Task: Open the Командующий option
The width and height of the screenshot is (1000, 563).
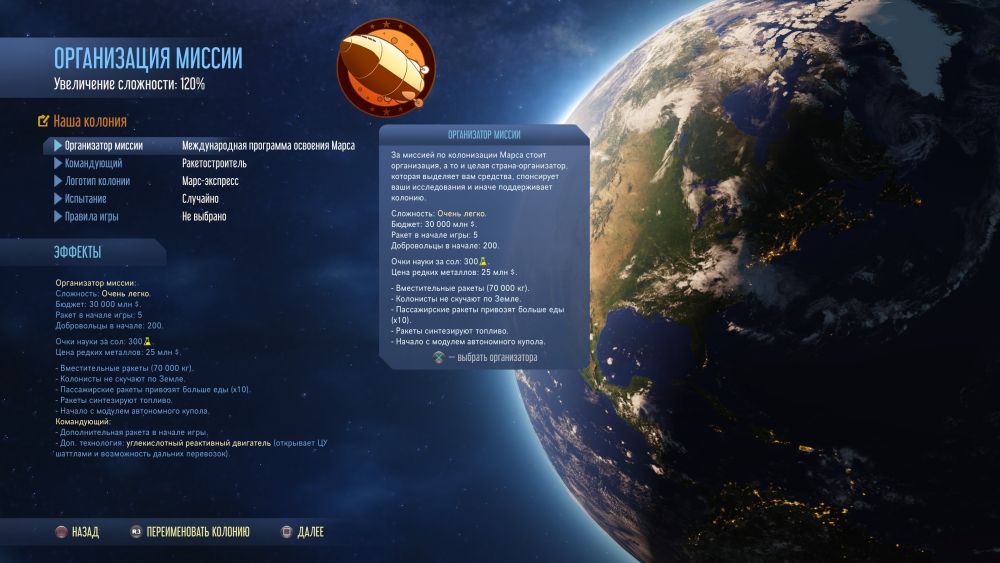Action: pos(94,164)
